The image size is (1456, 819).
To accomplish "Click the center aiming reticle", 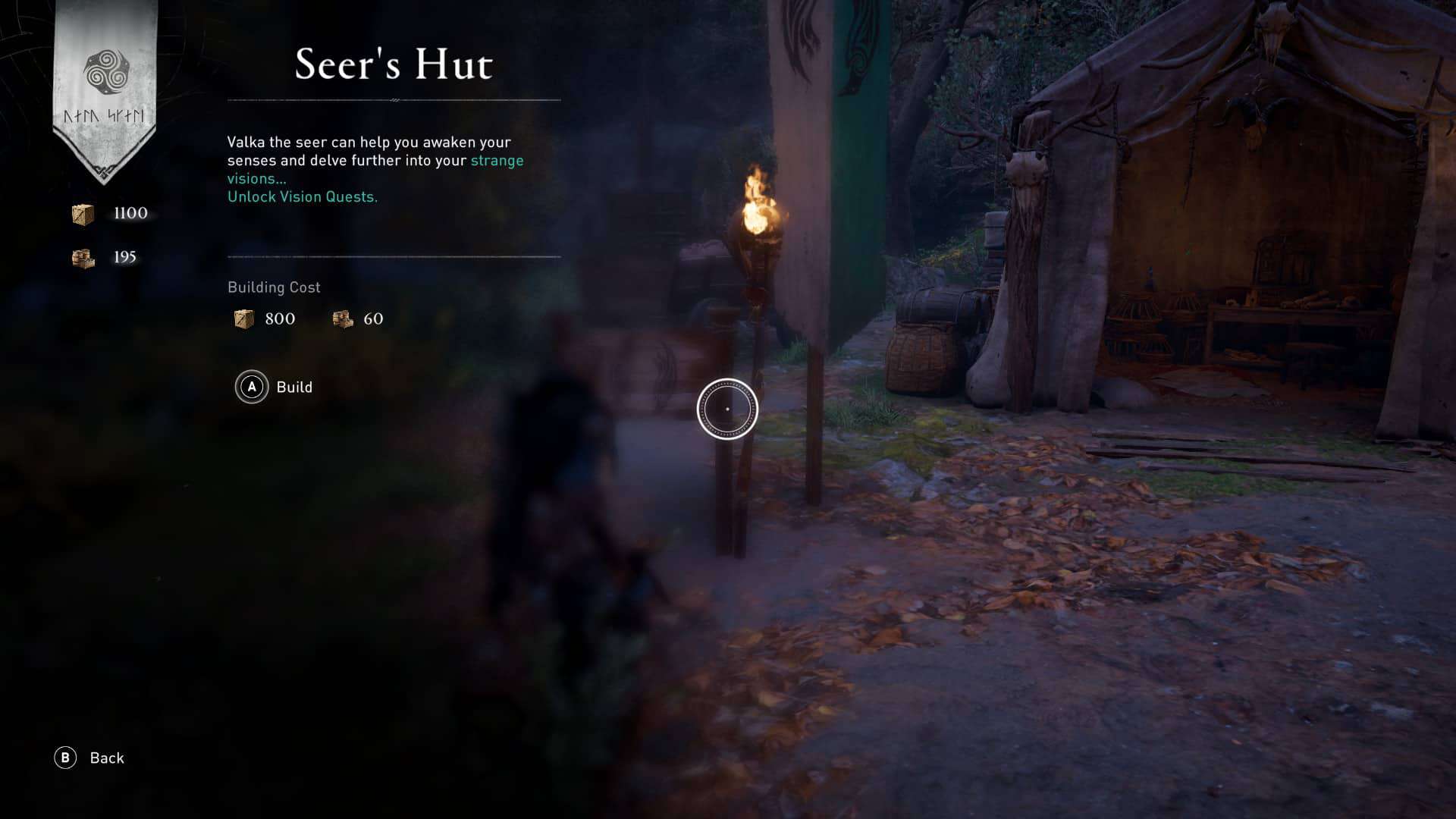I will pos(727,408).
